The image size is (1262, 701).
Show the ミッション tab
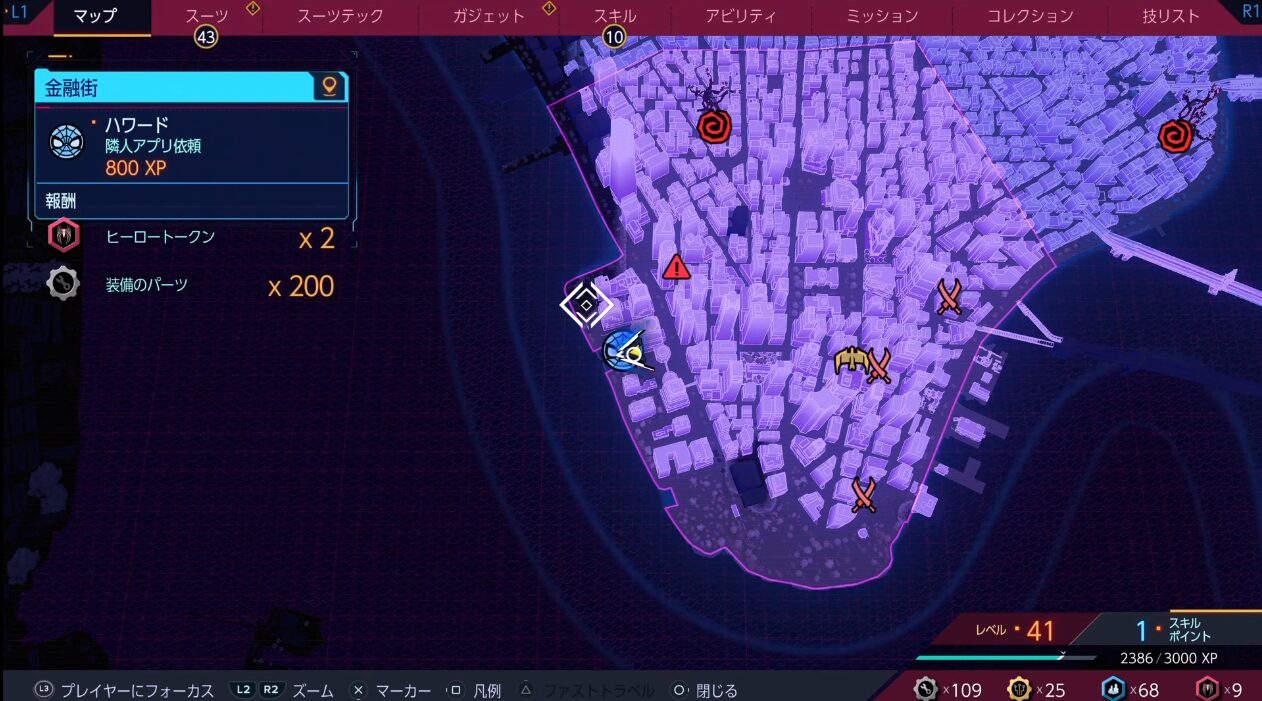coord(882,16)
